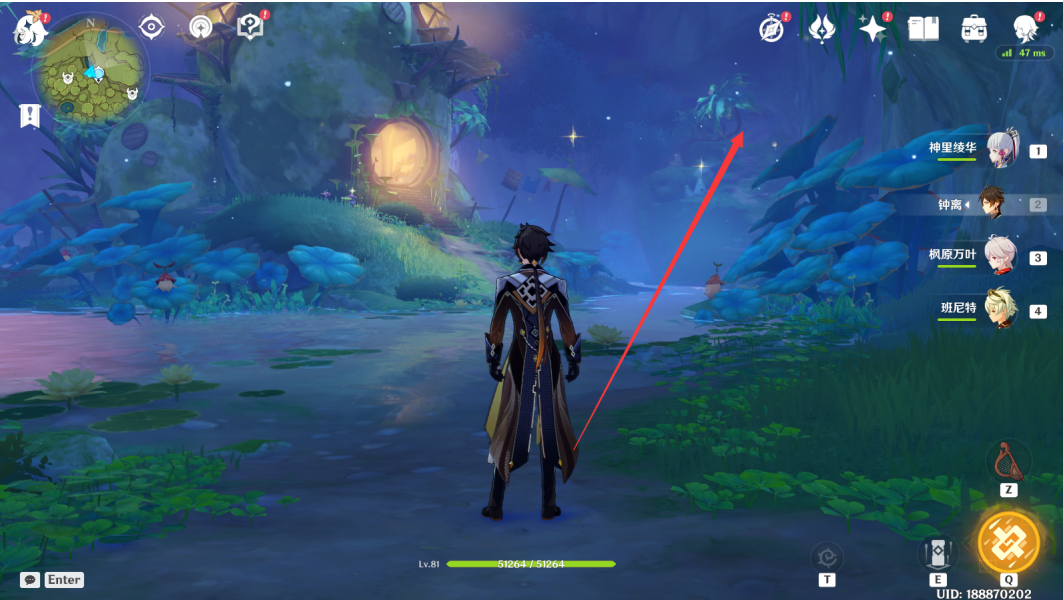
Task: Use the lyre gadget icon
Action: coord(1008,461)
